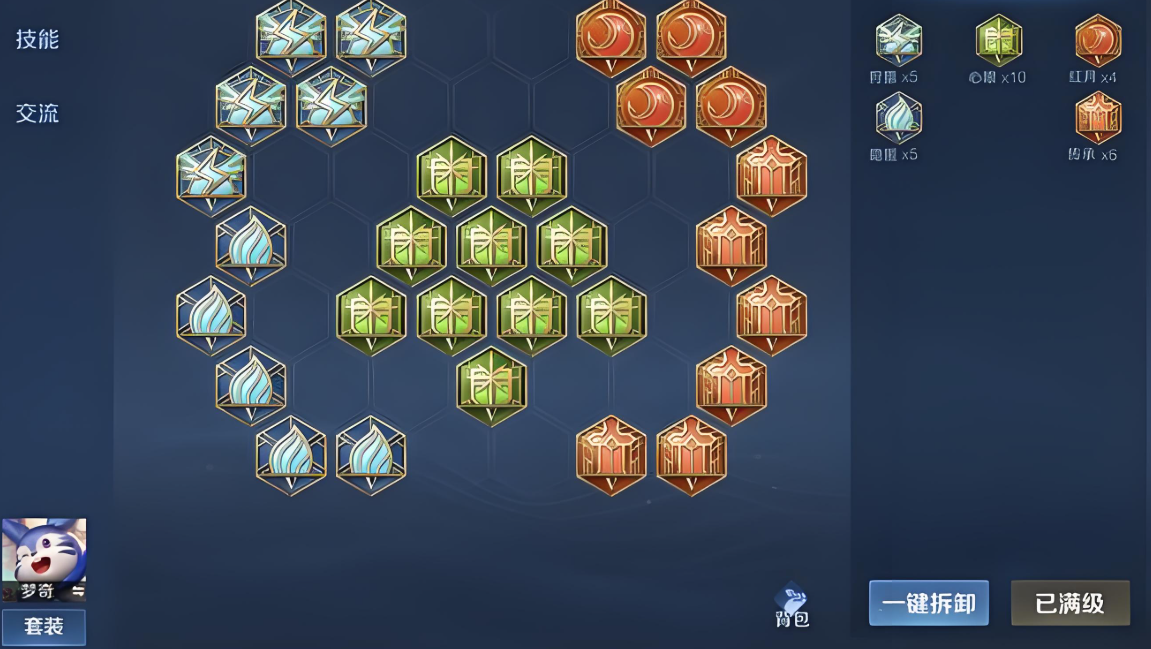Image resolution: width=1151 pixels, height=649 pixels.
Task: Select the green rune x10 summary icon
Action: [998, 41]
